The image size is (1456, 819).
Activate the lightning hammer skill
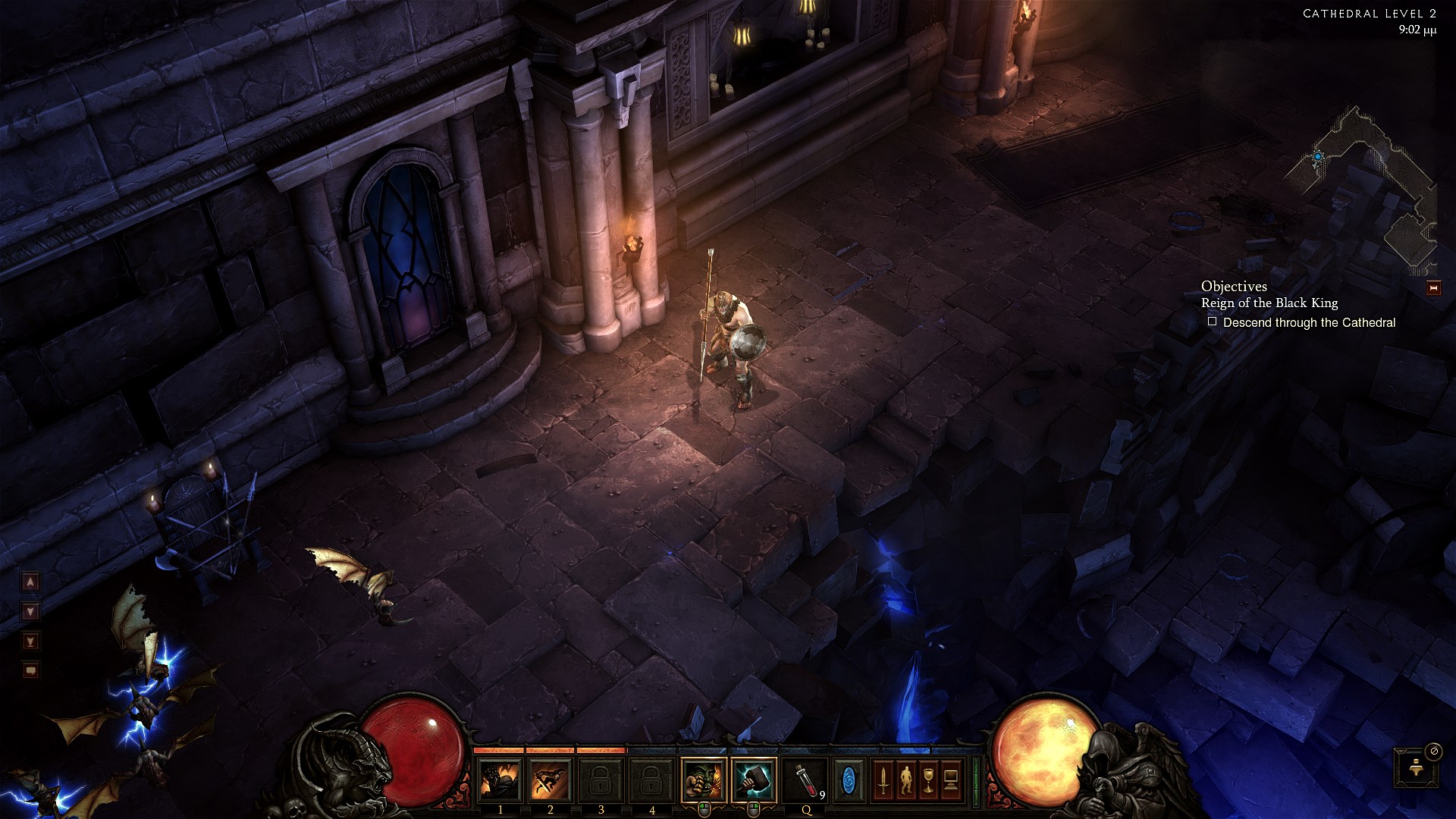pyautogui.click(x=755, y=780)
